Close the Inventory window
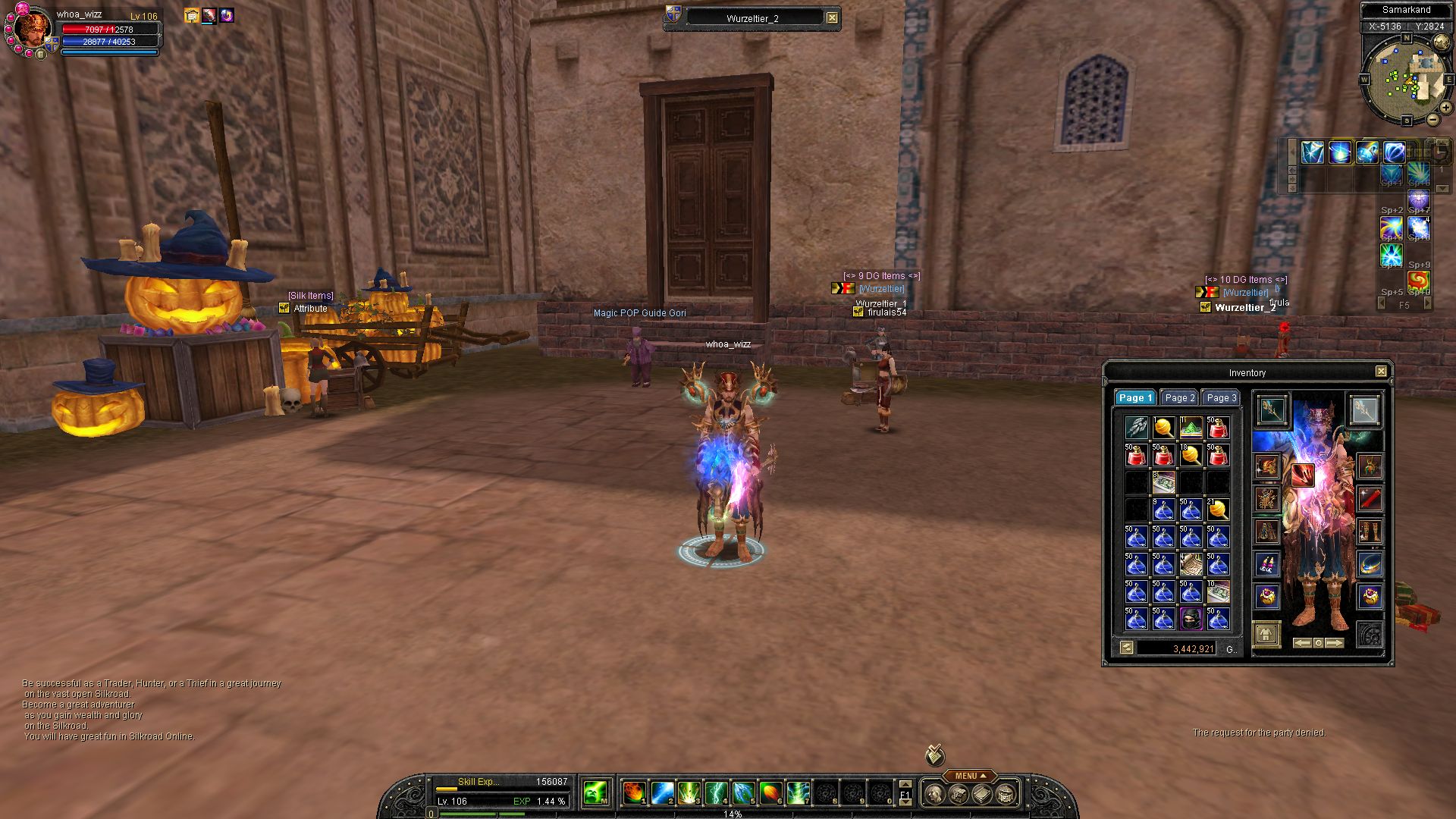Viewport: 1456px width, 819px height. click(x=1381, y=372)
